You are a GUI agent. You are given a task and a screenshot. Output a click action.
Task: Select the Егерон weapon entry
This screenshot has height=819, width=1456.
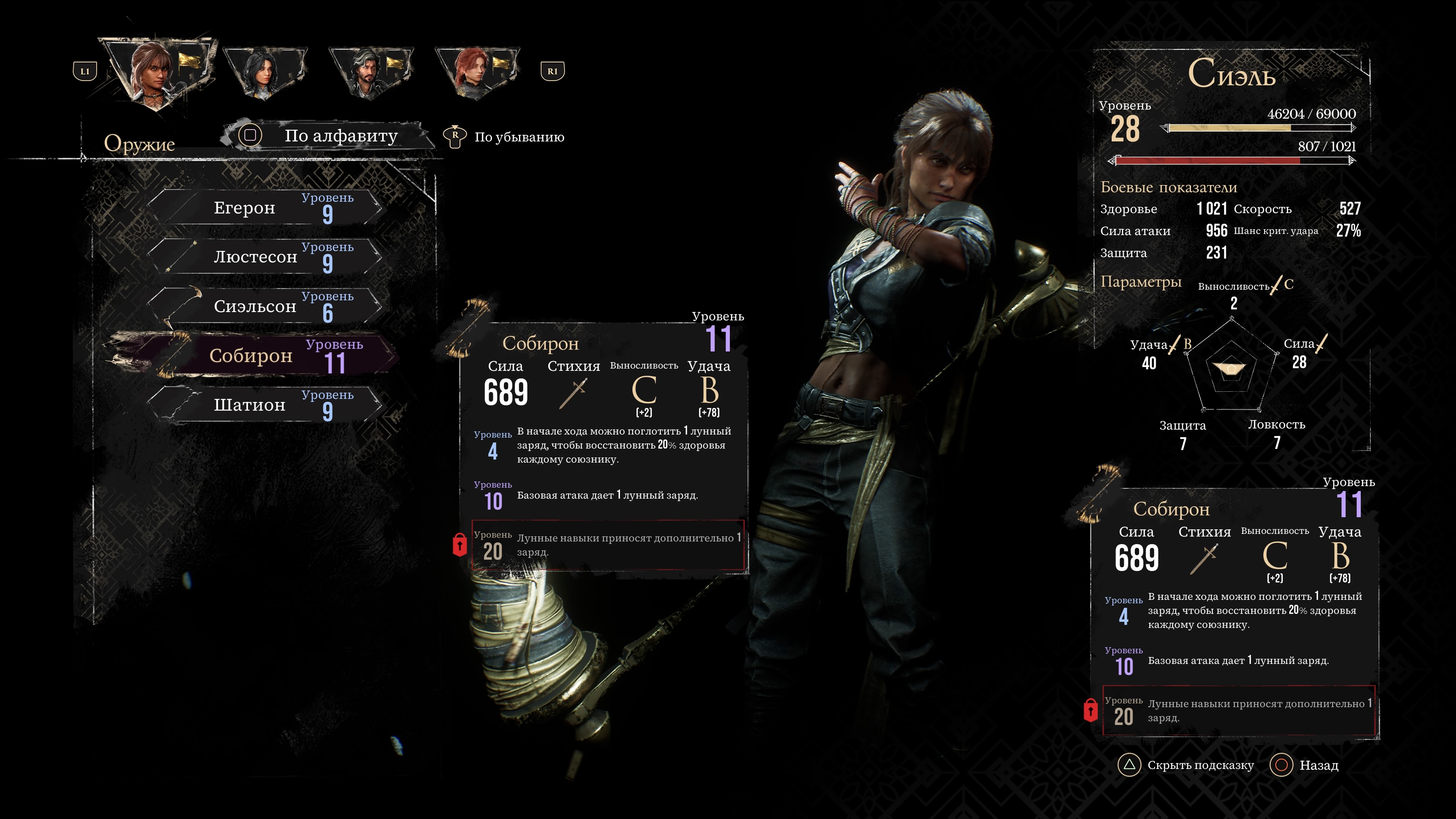point(266,208)
